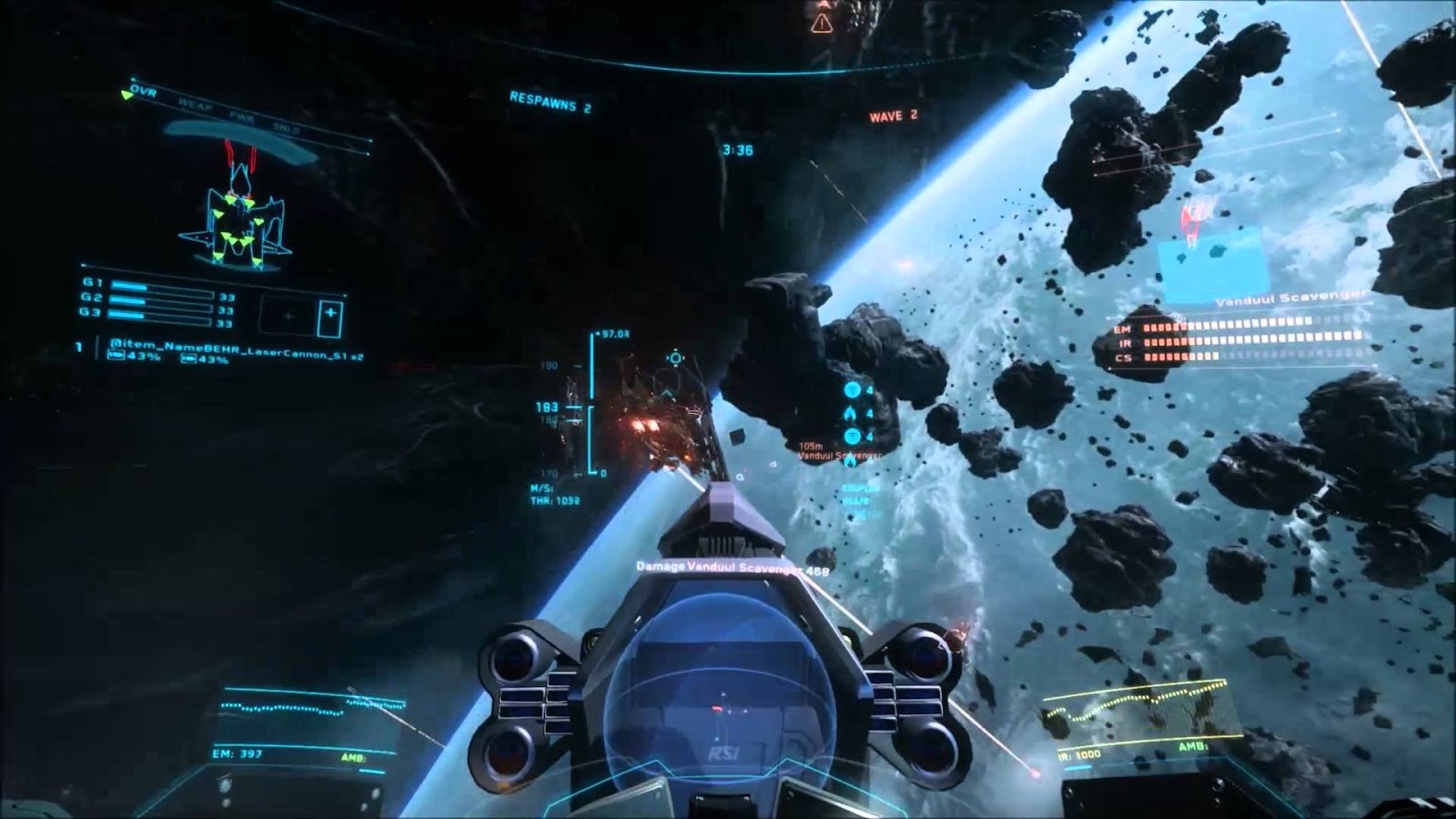
Task: Select the targeting reticle crosshair
Action: click(674, 358)
